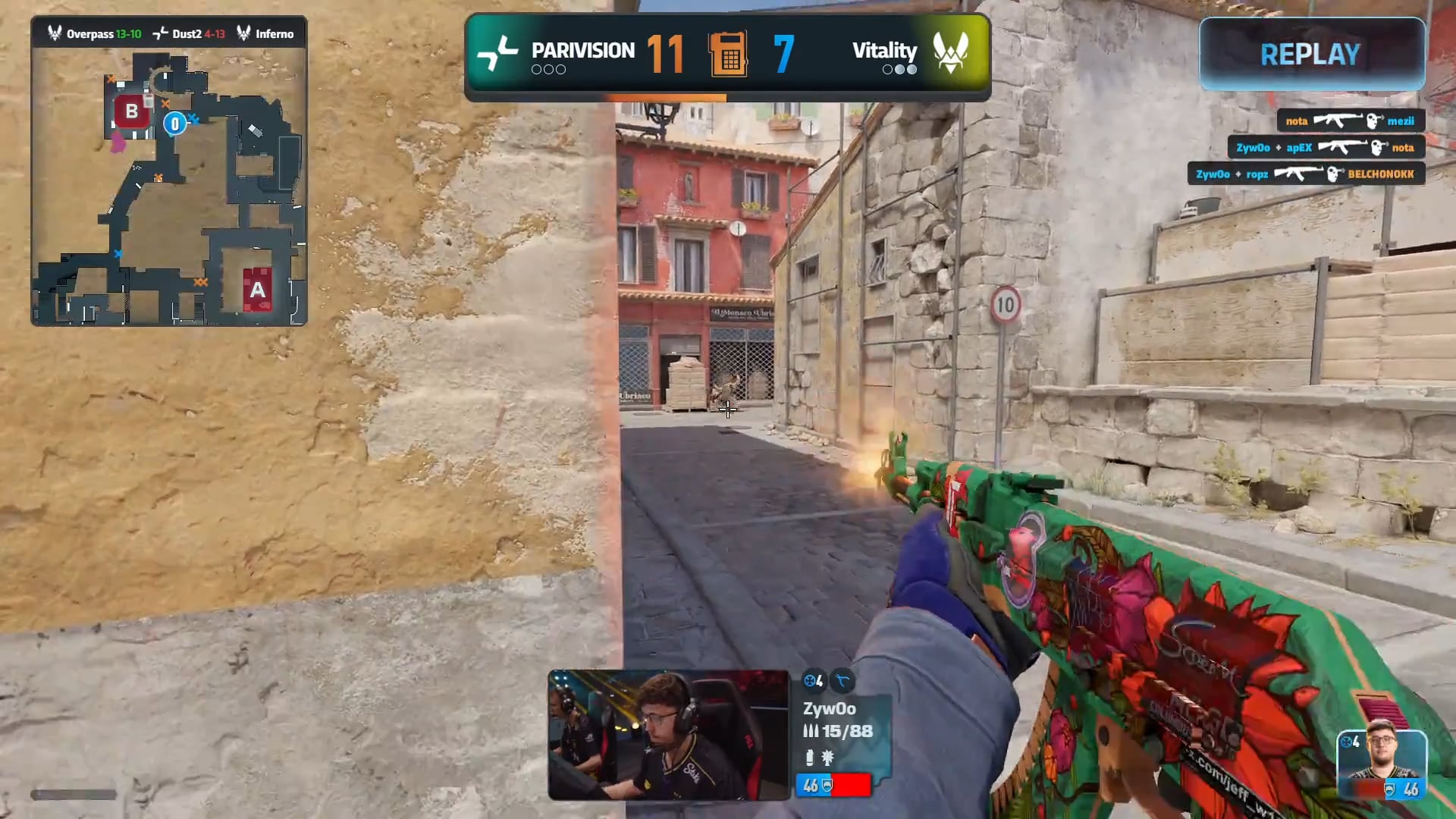Switch to the Inferno map entry
1456x819 pixels.
point(265,34)
